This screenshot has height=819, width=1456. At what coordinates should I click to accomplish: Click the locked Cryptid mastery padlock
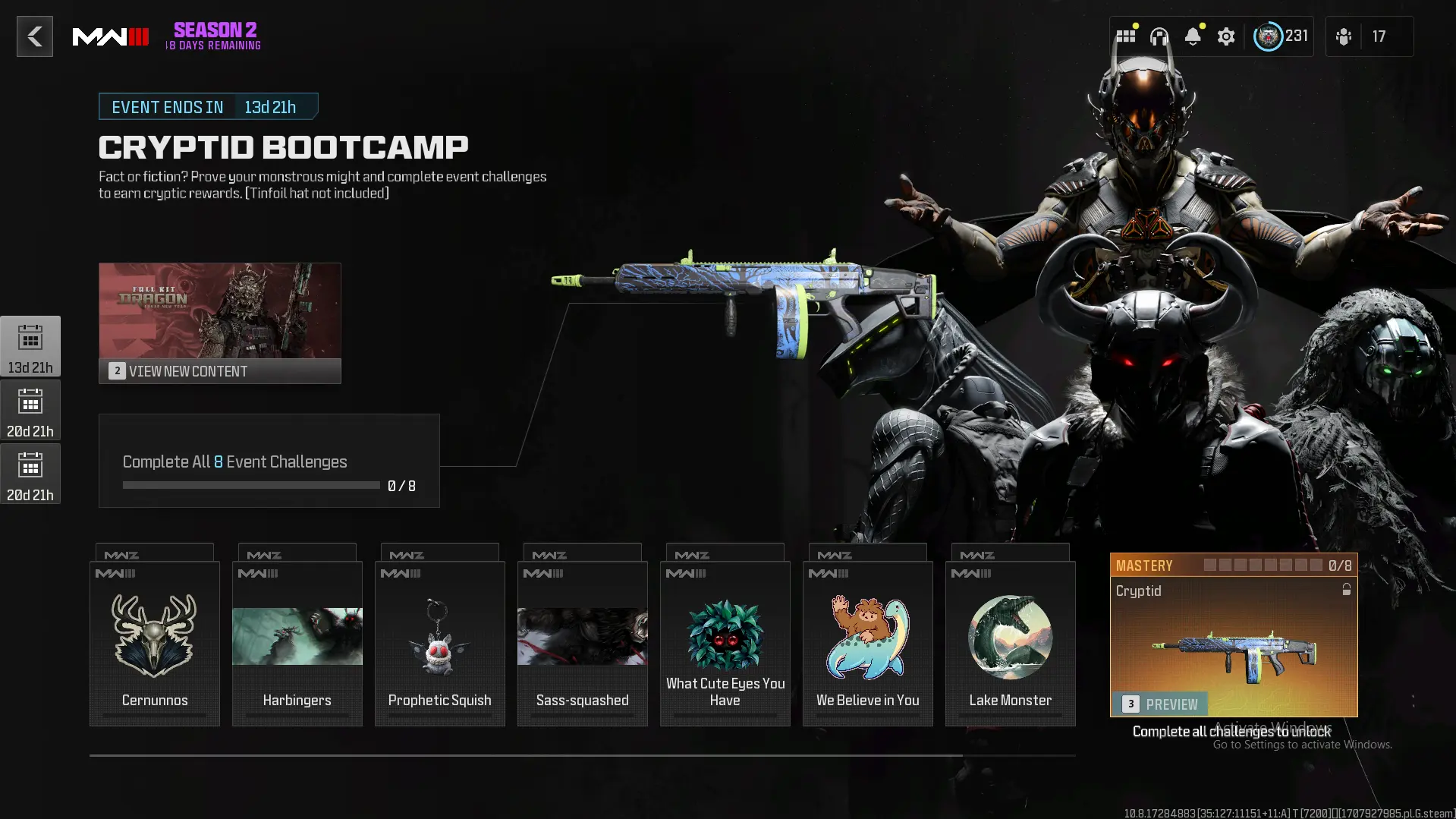[1347, 590]
